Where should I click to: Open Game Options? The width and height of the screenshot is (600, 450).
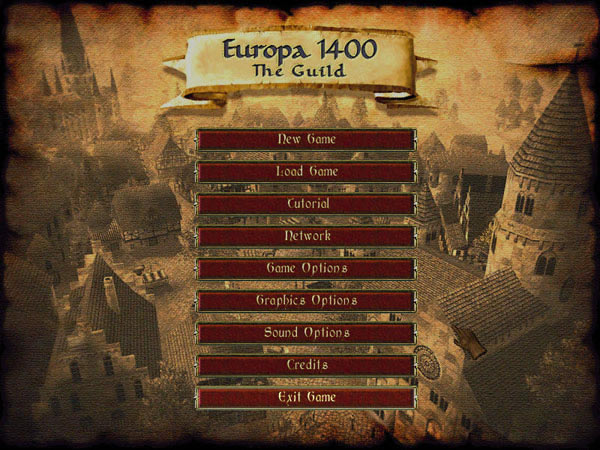pyautogui.click(x=306, y=269)
